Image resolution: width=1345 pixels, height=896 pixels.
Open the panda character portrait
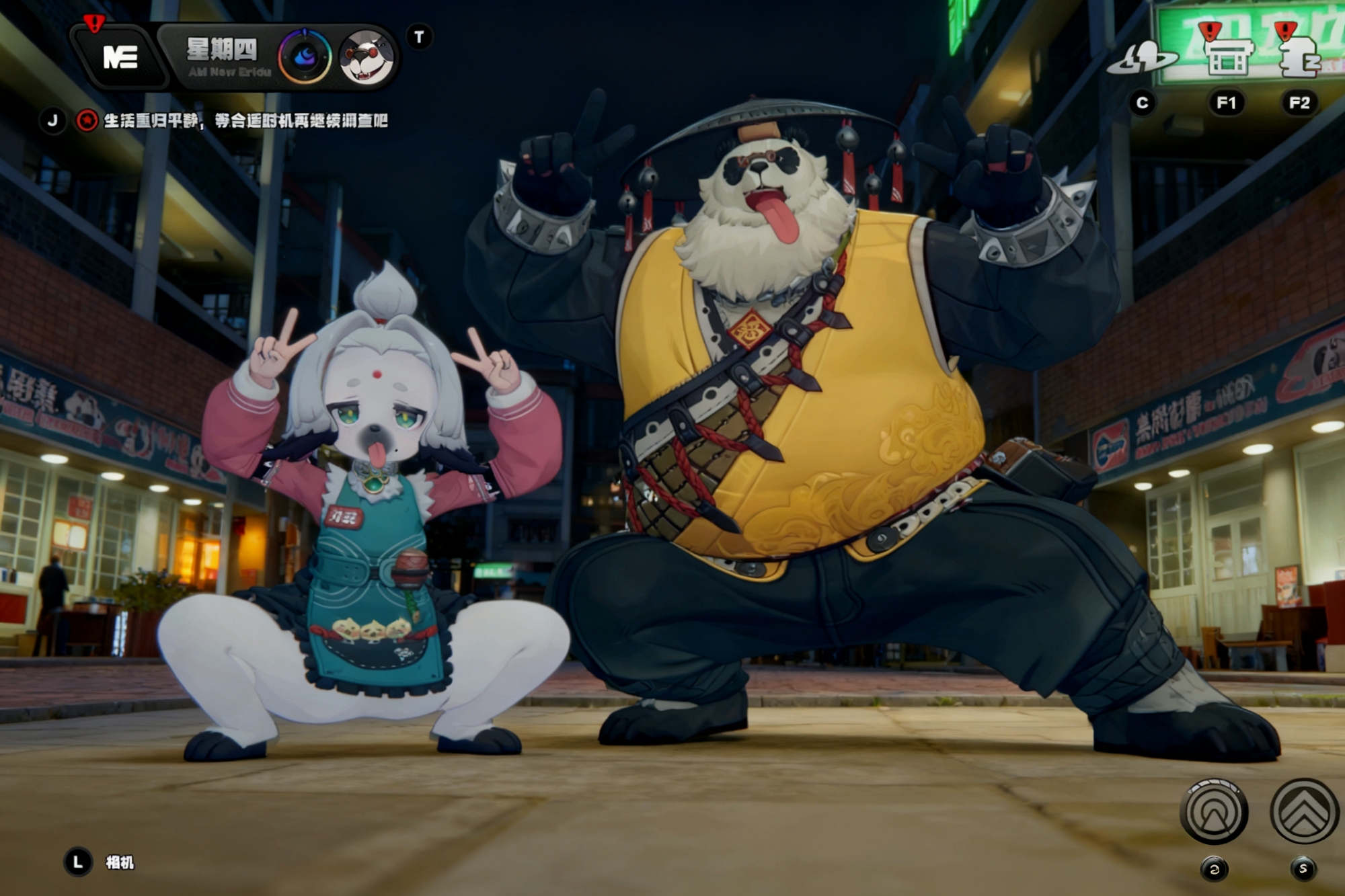click(367, 58)
